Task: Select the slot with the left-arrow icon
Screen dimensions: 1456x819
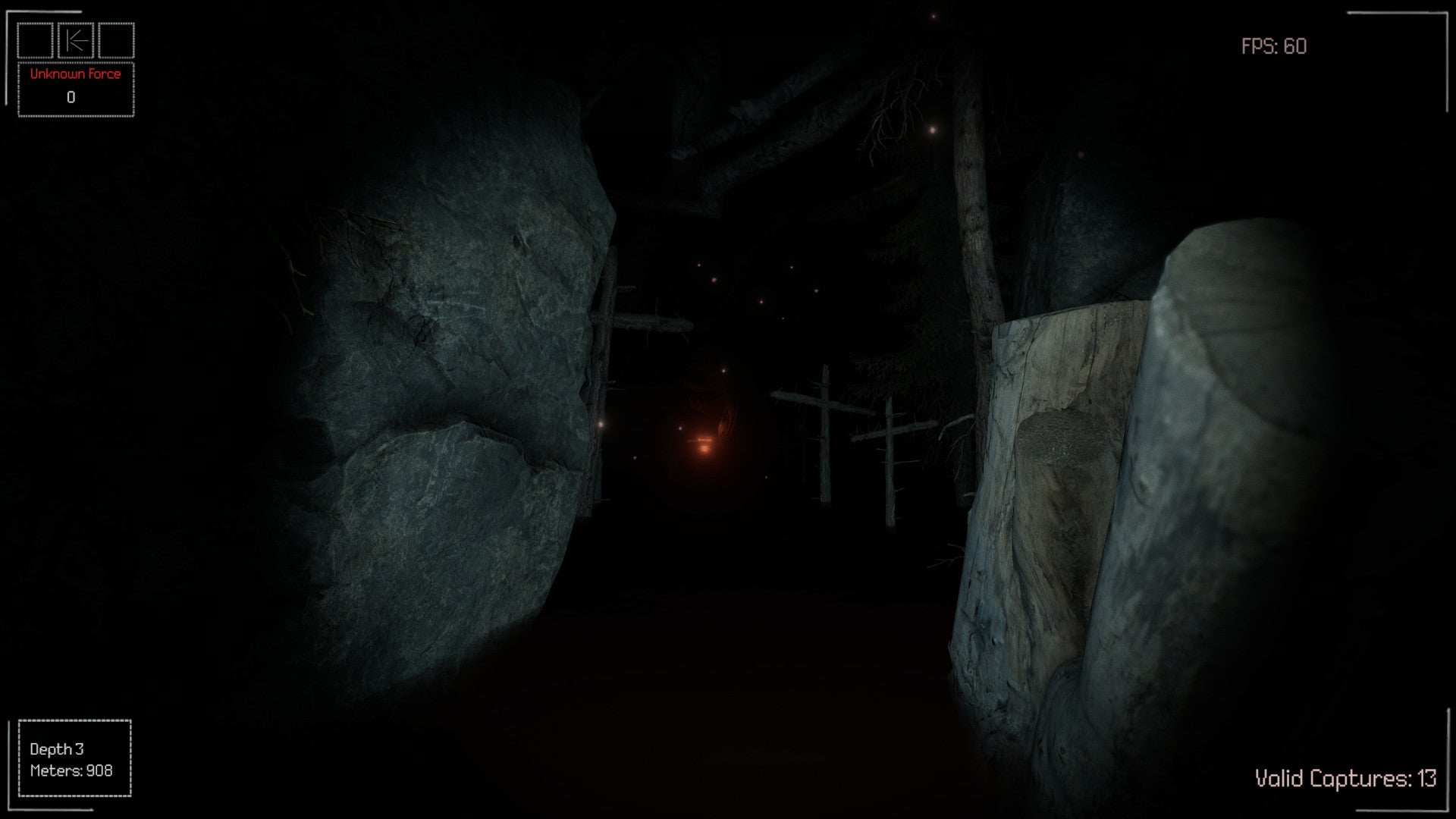Action: 76,41
